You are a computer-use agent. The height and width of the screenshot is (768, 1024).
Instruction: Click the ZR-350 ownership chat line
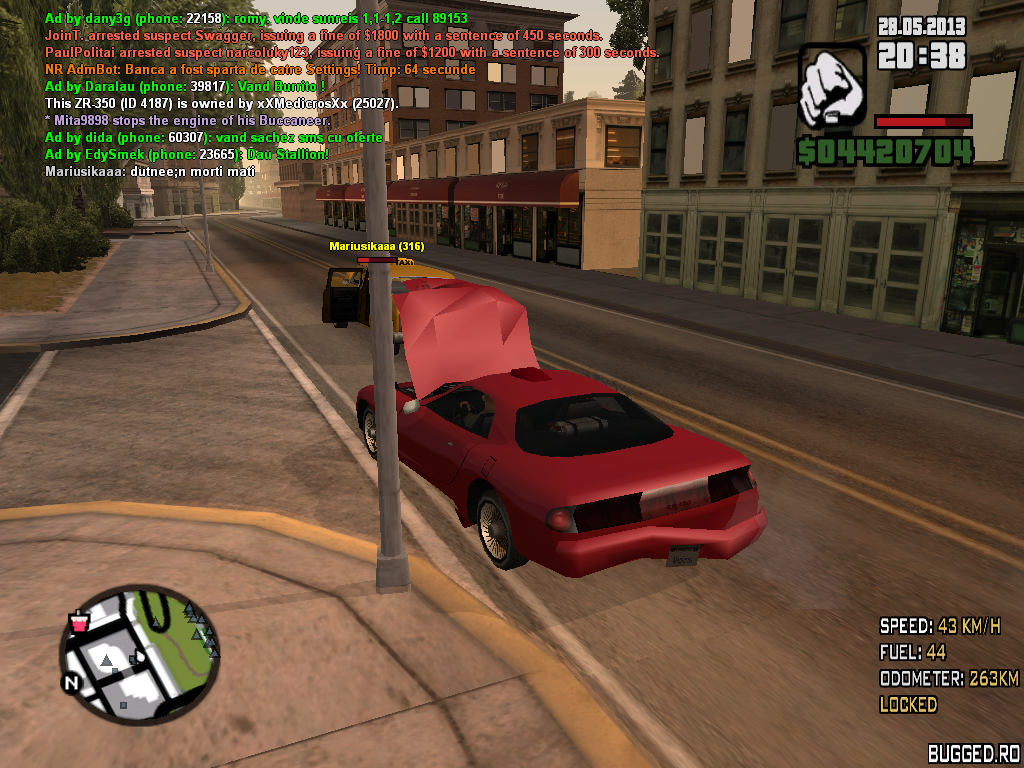coord(222,104)
